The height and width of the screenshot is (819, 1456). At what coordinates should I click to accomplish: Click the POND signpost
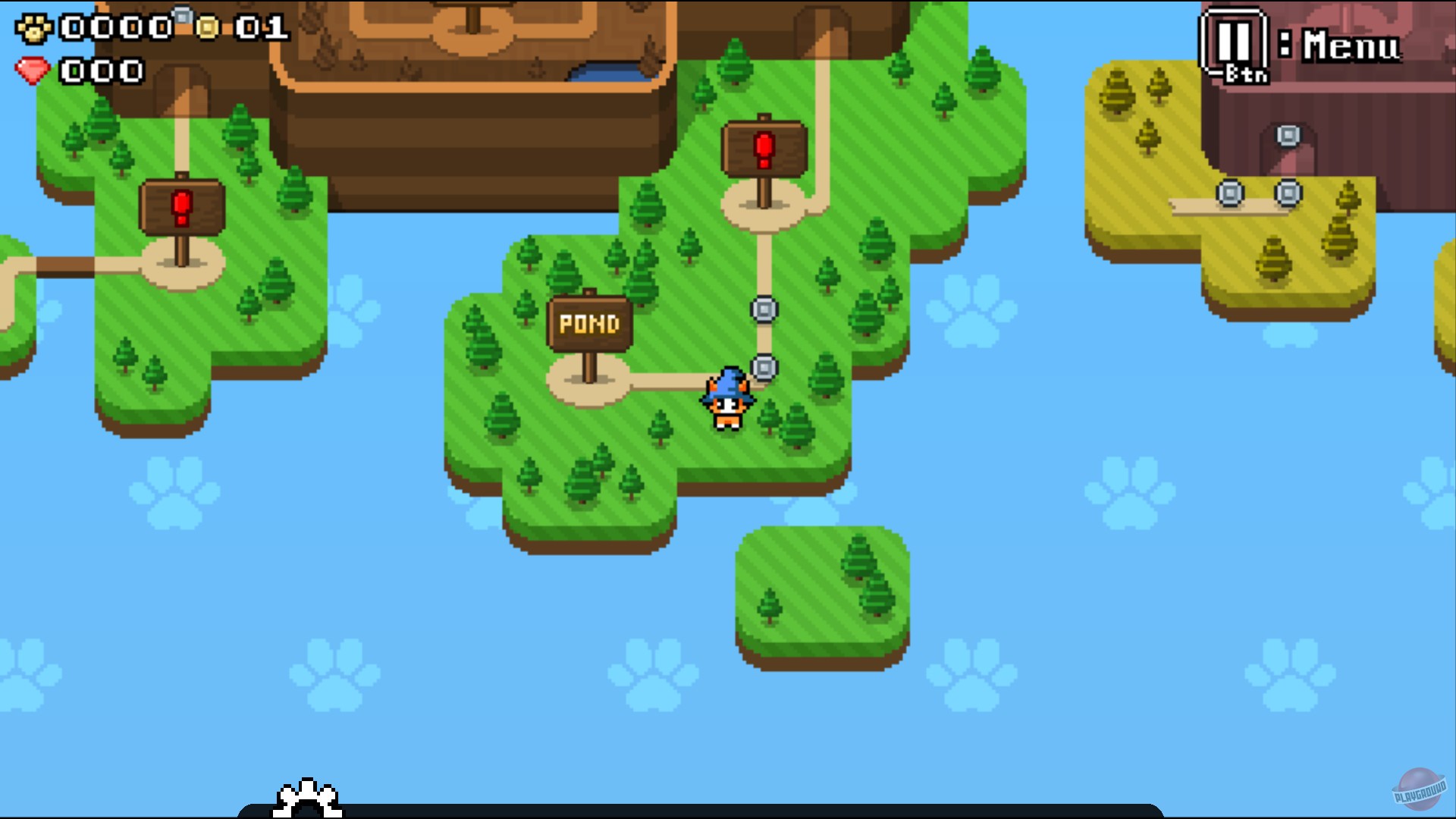(x=588, y=322)
